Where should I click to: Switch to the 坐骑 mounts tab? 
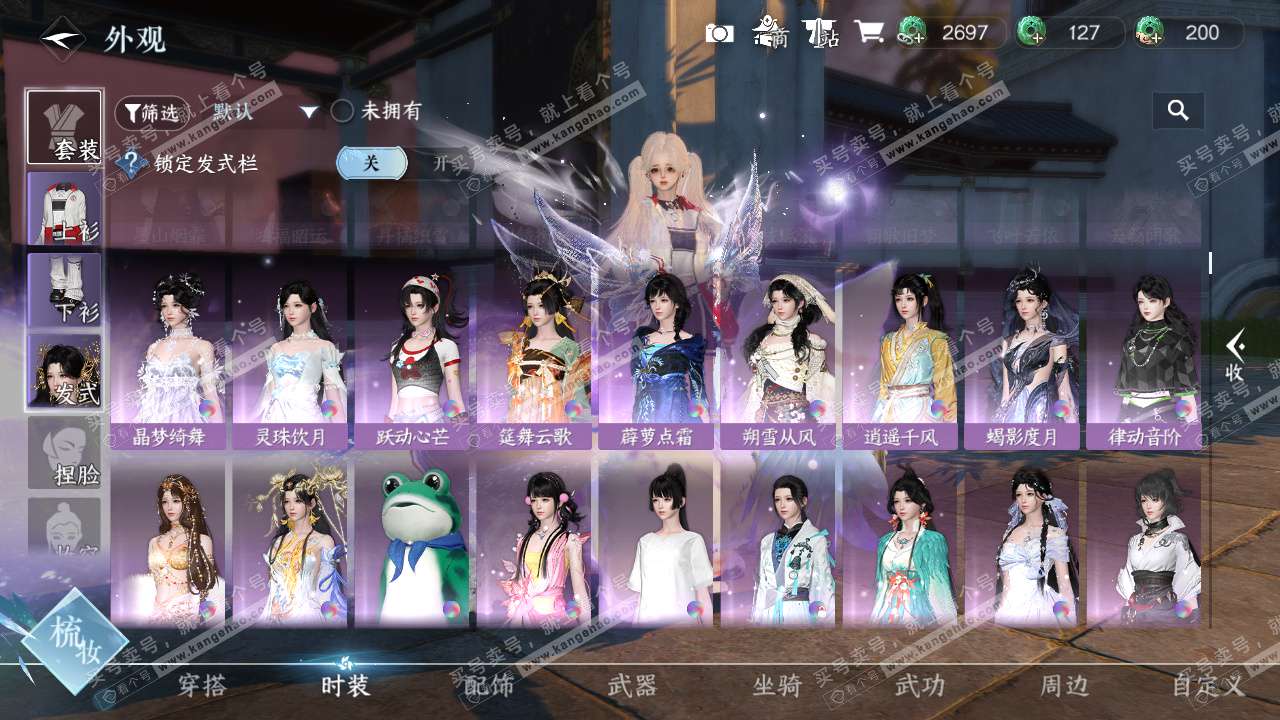point(777,686)
